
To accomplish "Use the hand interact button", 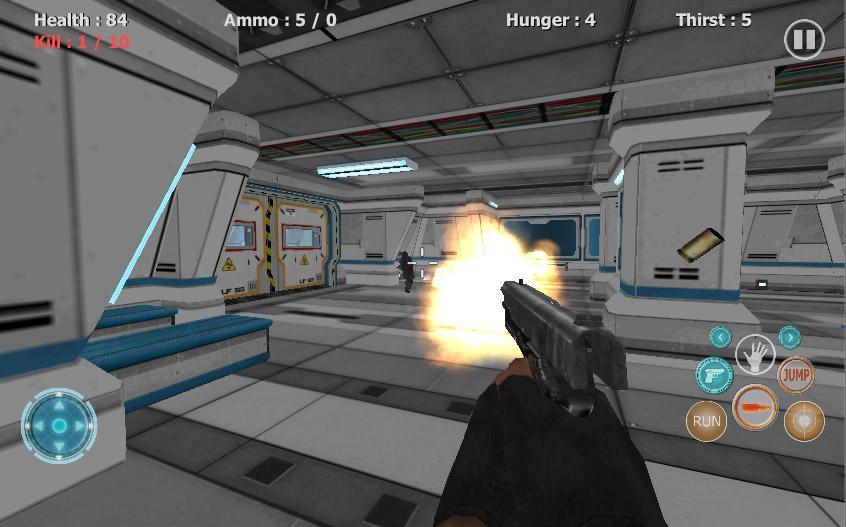I will tap(755, 353).
